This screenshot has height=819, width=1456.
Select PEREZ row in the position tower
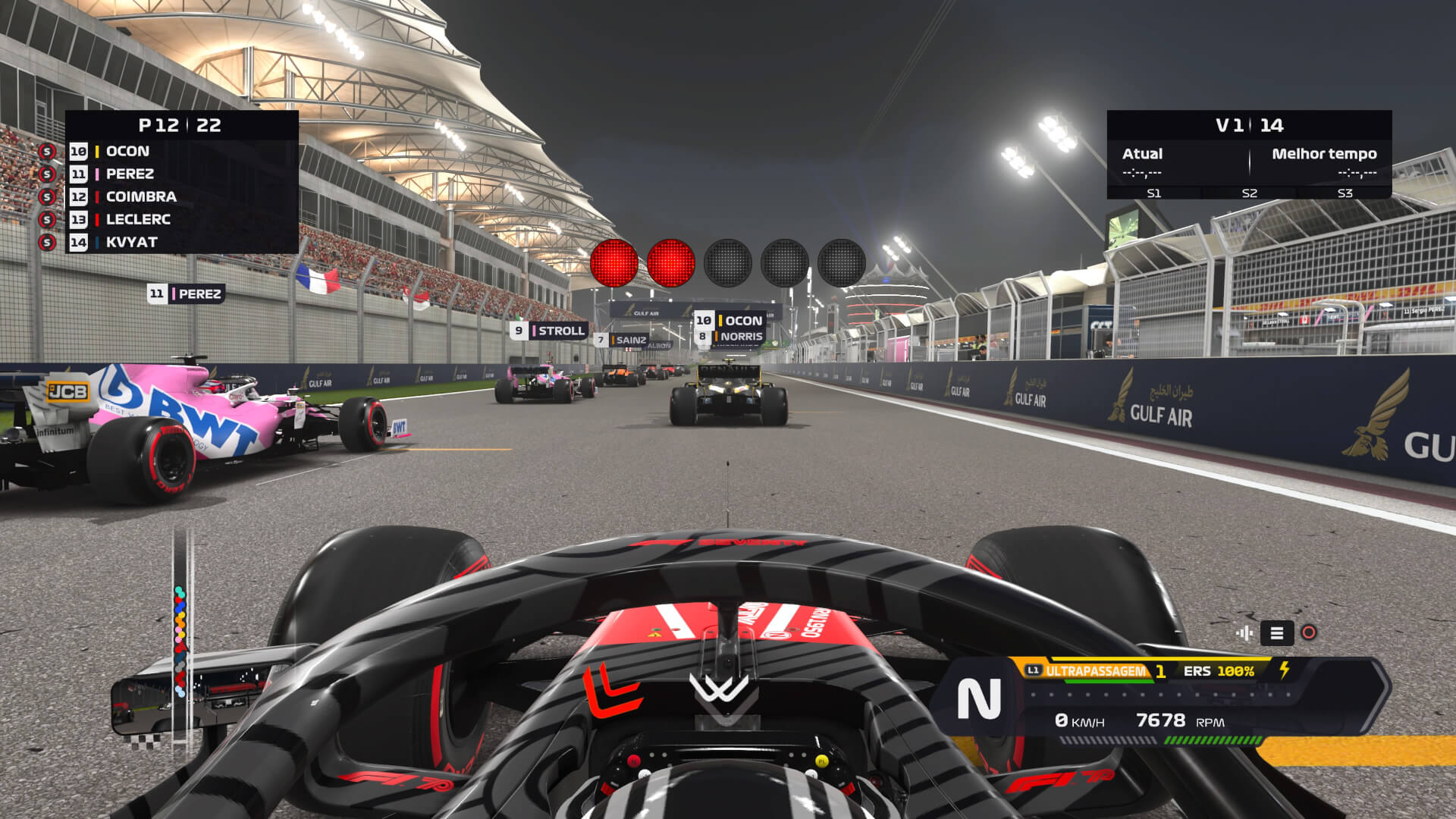tap(130, 174)
